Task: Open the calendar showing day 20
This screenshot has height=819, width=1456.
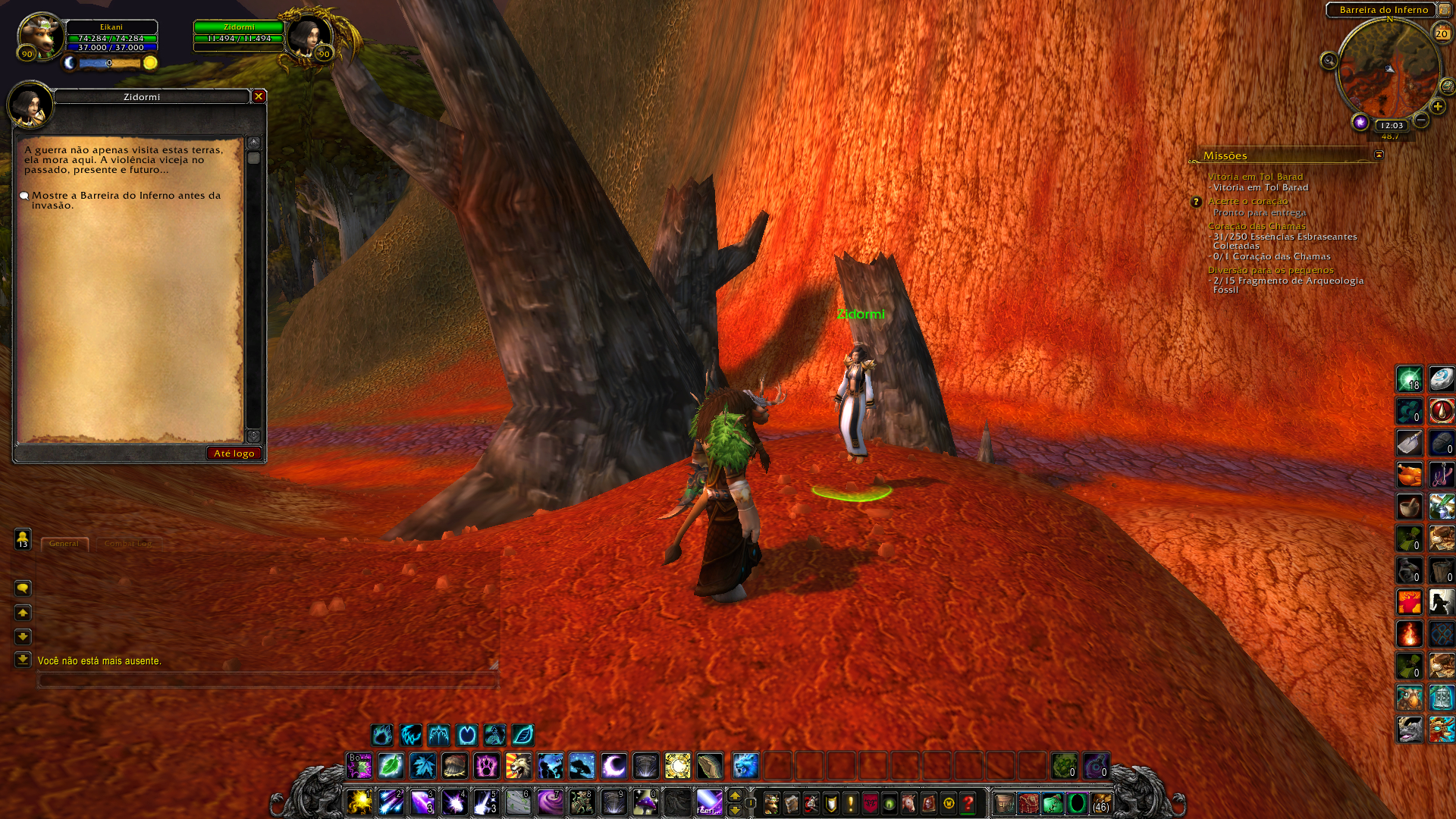Action: point(1441,33)
